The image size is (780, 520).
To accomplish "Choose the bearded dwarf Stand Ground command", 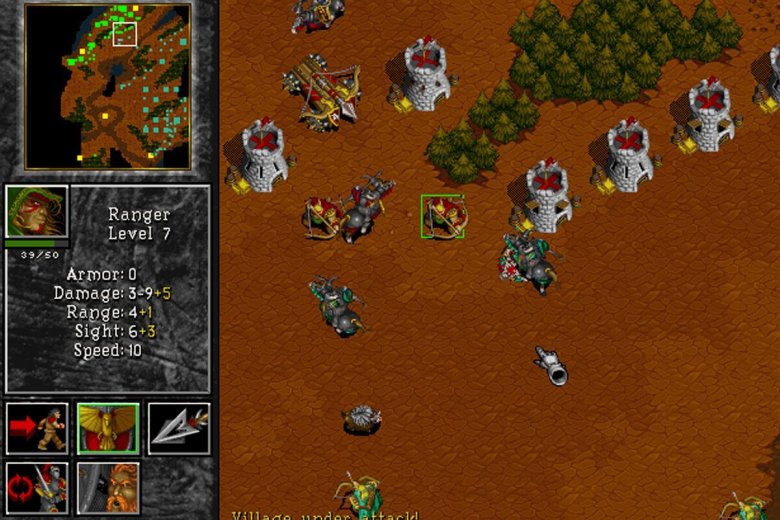I will [108, 487].
